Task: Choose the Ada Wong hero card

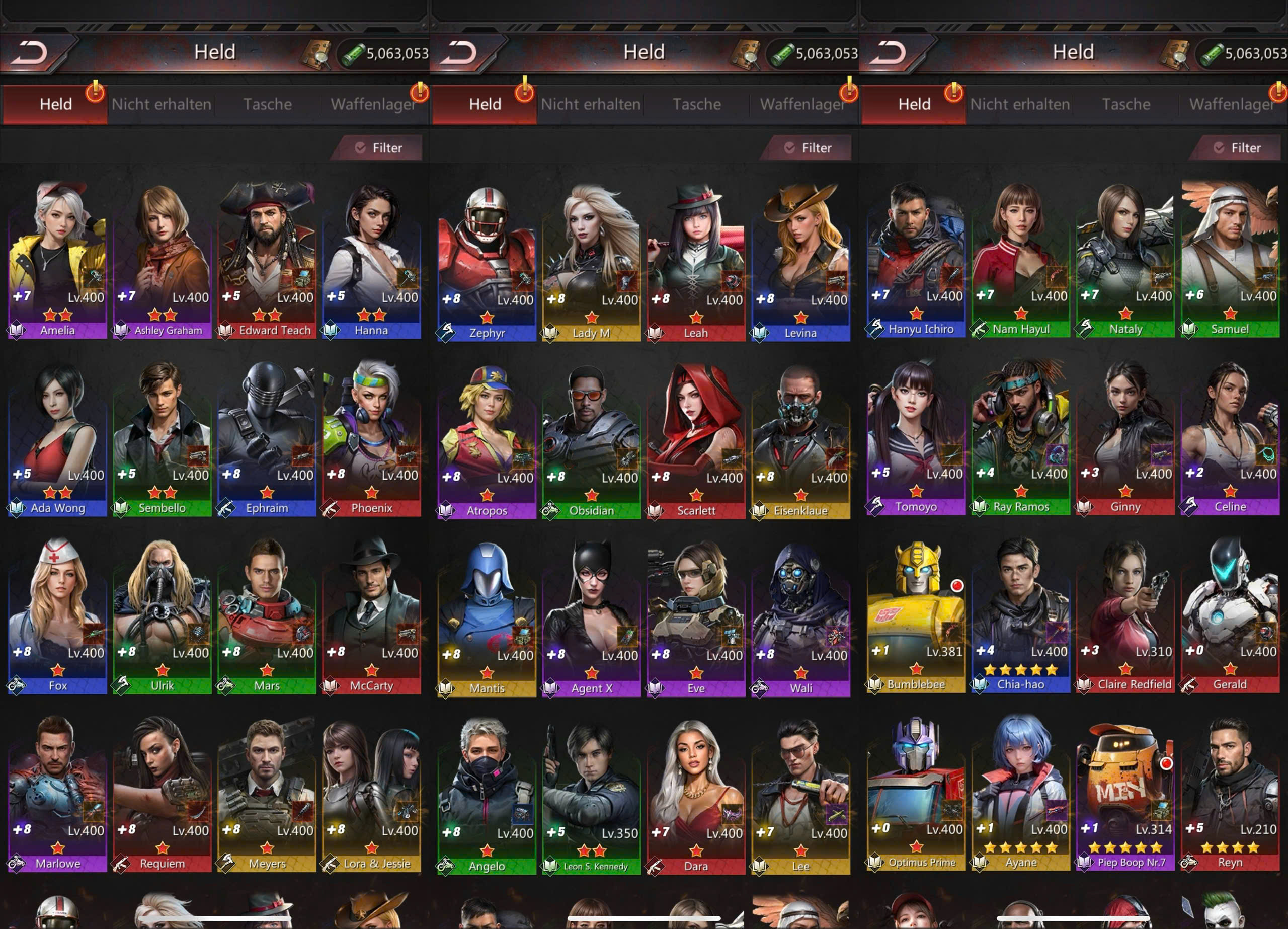Action: (57, 436)
